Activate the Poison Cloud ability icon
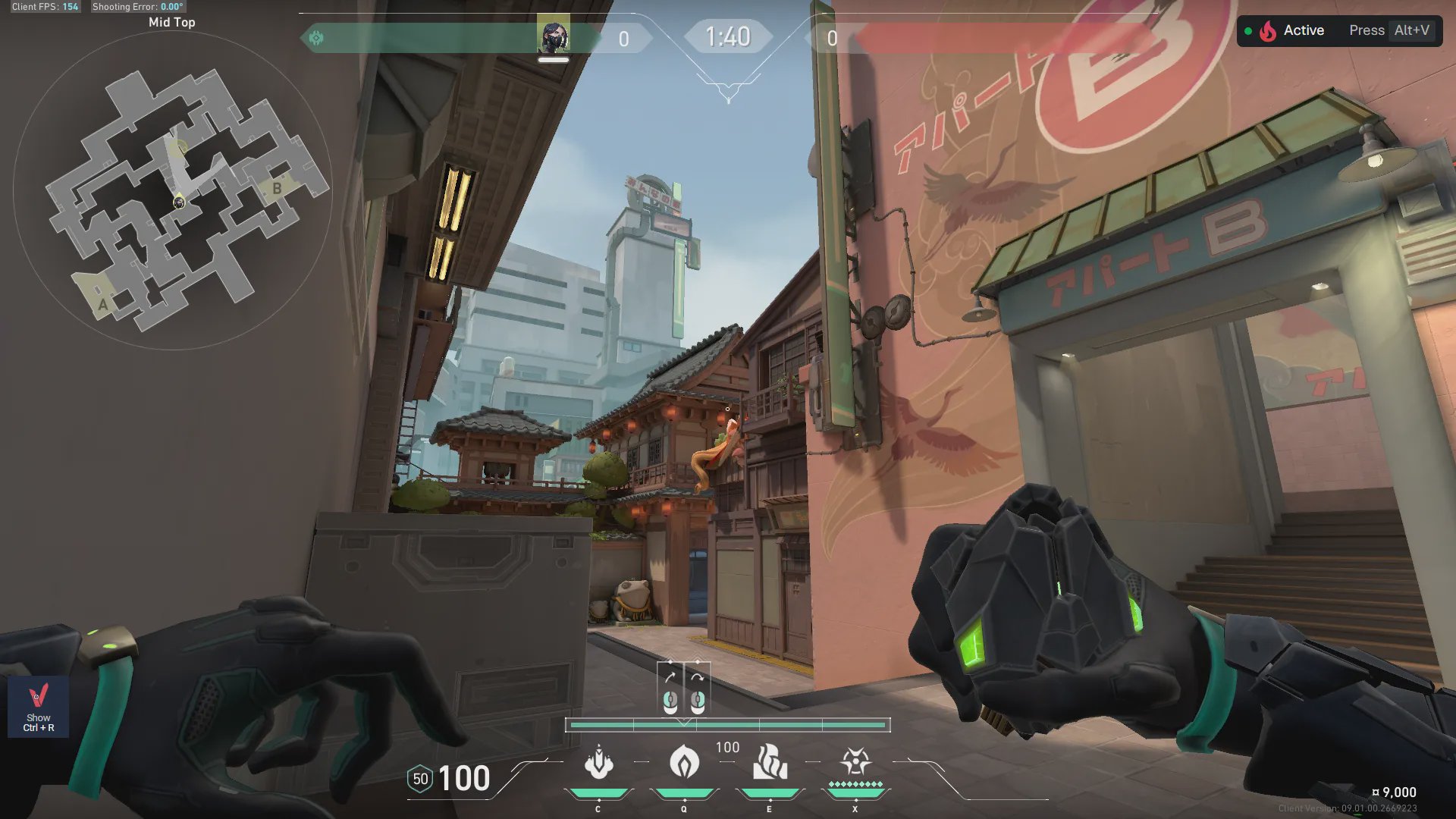Image resolution: width=1456 pixels, height=819 pixels. pos(684,763)
